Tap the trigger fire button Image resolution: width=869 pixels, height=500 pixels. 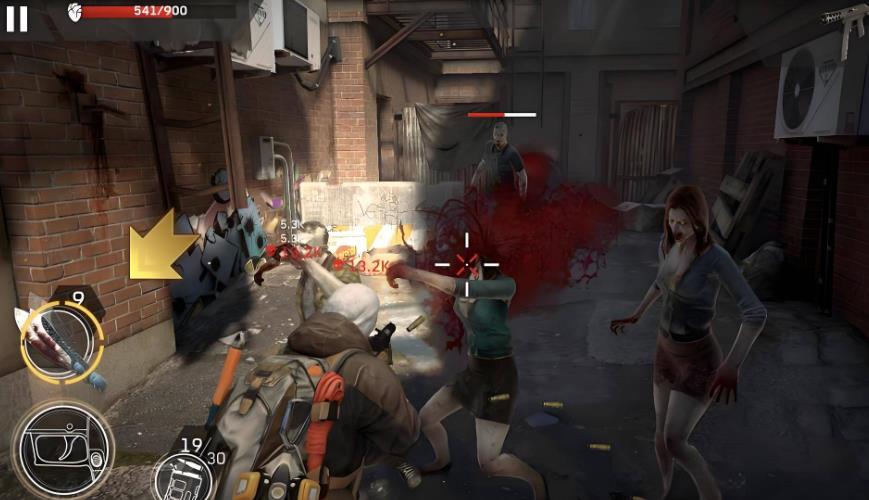click(x=62, y=449)
